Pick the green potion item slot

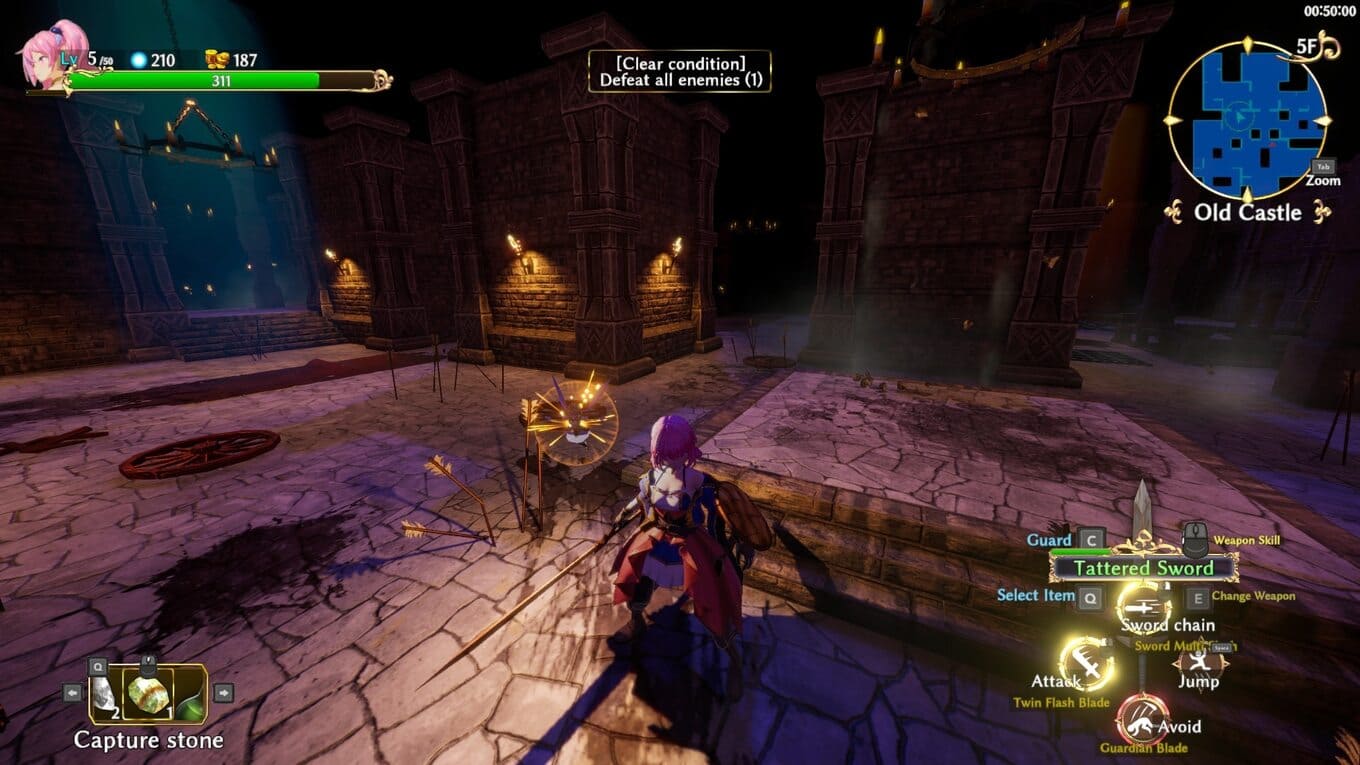(x=191, y=697)
